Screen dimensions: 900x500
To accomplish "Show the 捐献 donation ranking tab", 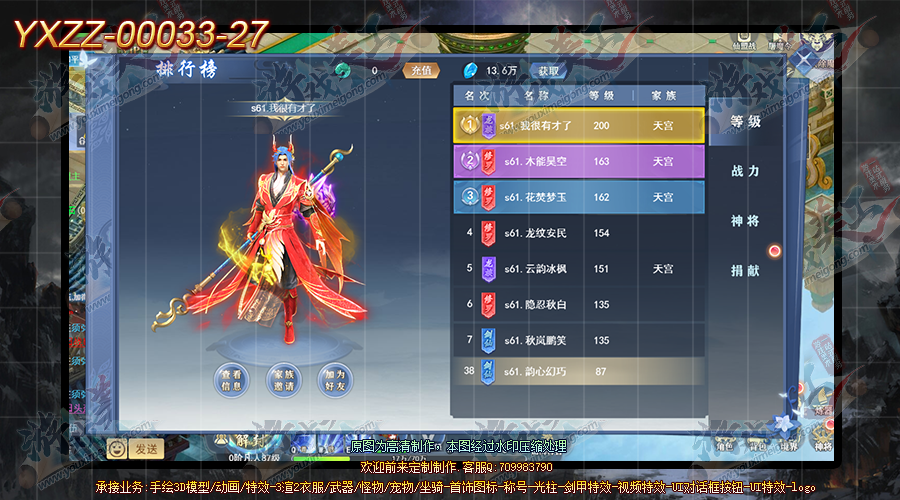I will (x=745, y=270).
